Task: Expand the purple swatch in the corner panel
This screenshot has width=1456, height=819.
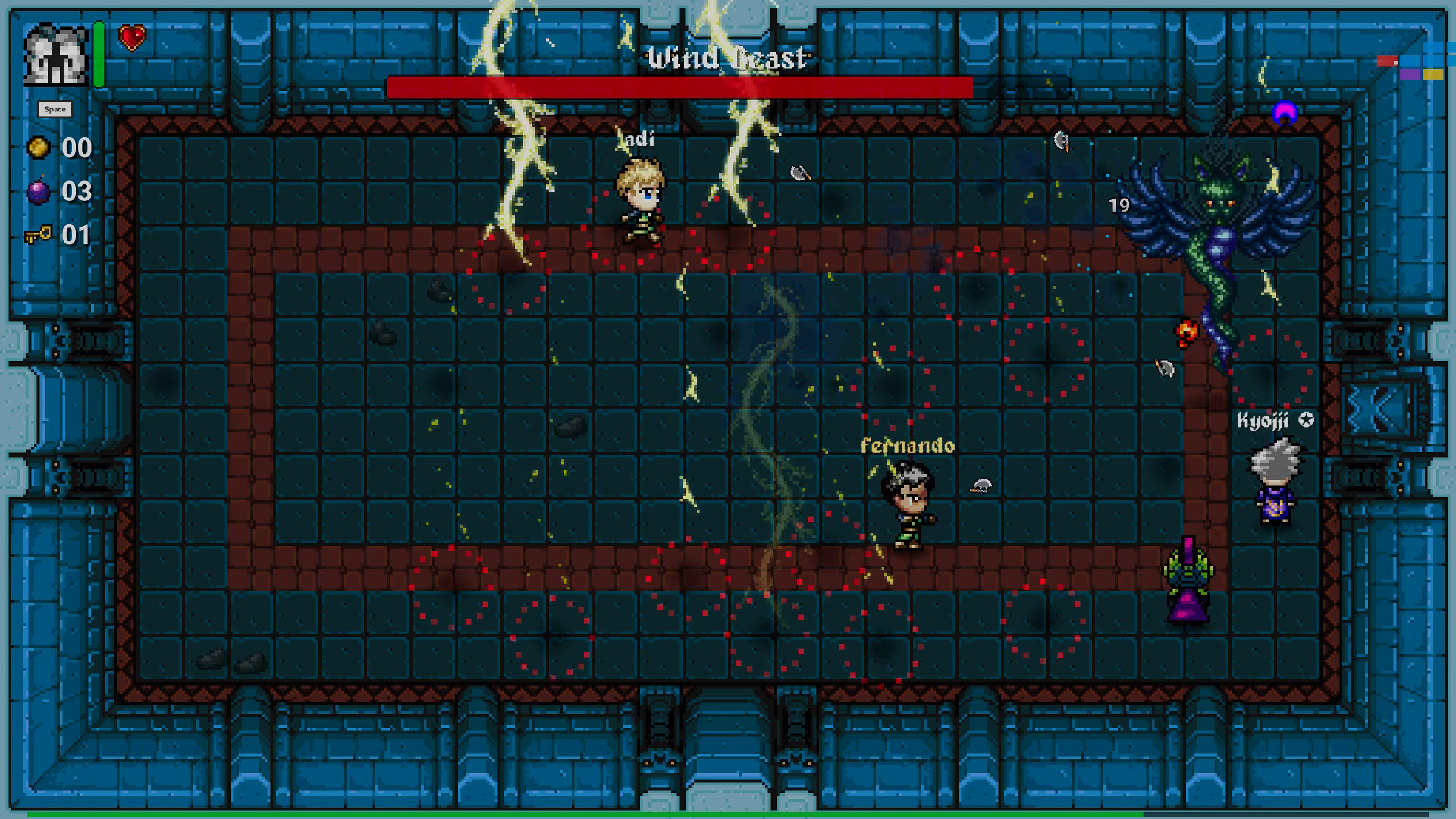Action: point(1410,74)
